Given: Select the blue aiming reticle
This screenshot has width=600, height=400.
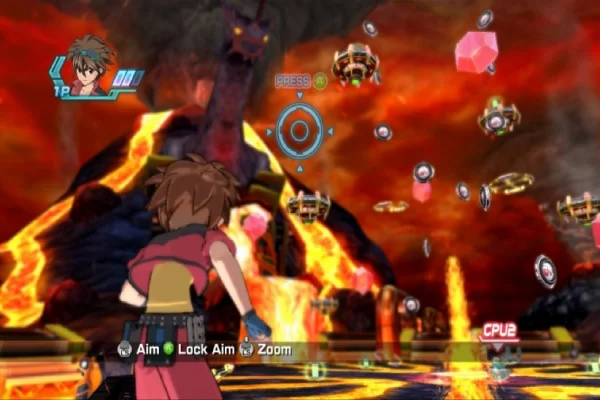Looking at the screenshot, I should pos(299,130).
